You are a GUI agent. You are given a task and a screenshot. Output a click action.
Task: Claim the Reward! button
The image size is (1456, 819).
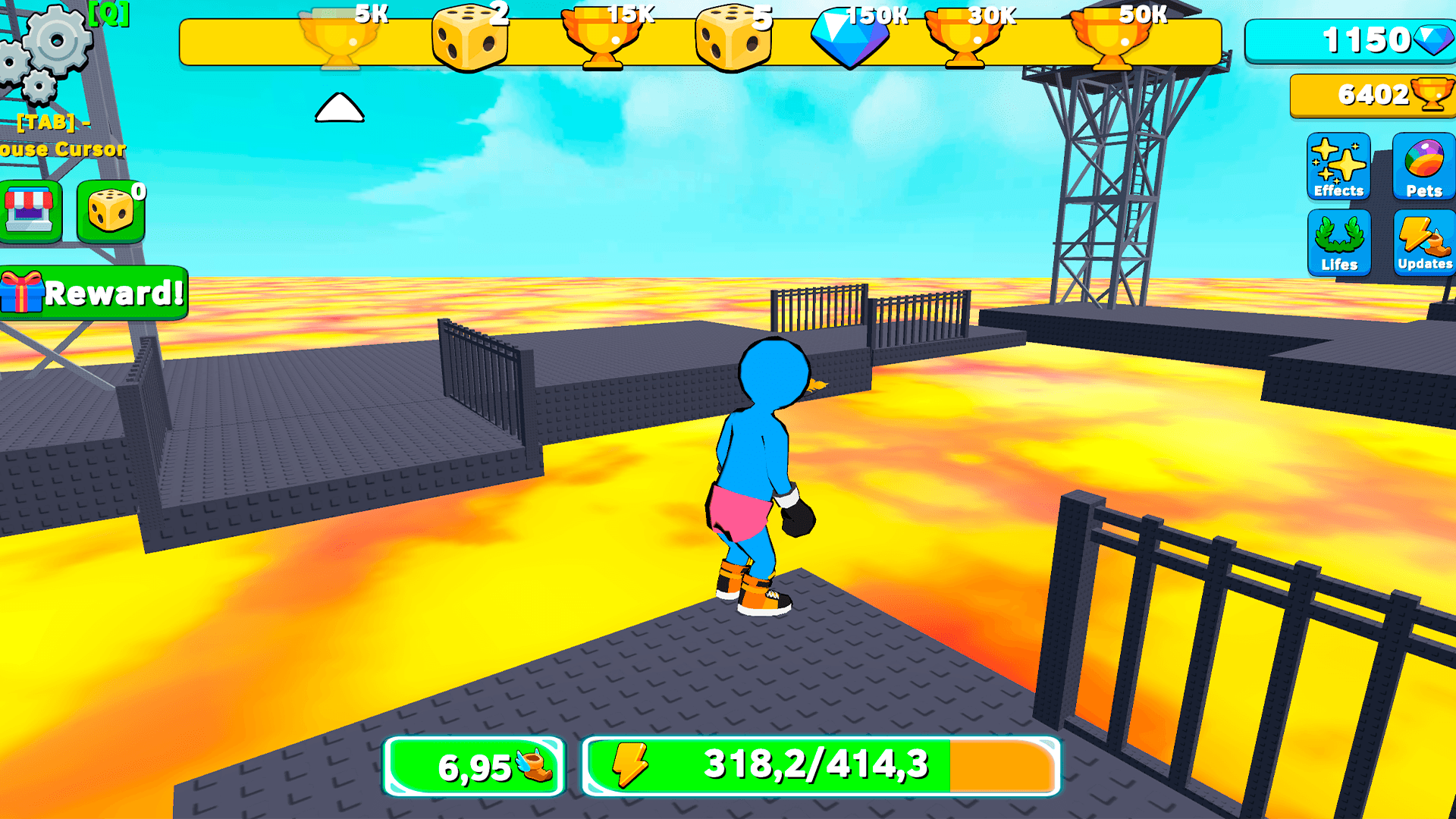[93, 294]
